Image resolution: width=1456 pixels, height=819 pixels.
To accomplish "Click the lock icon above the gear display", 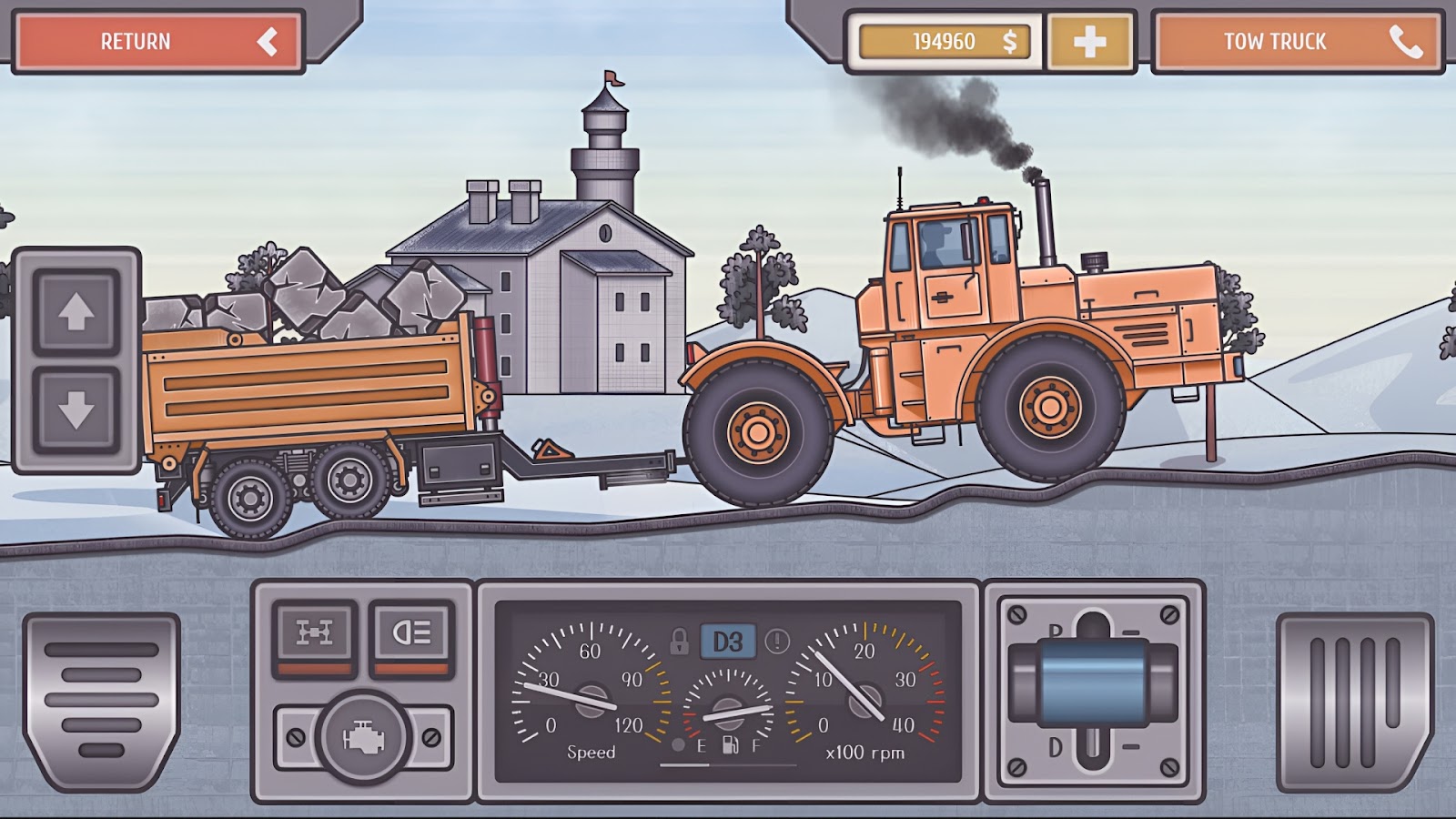I will (x=678, y=642).
